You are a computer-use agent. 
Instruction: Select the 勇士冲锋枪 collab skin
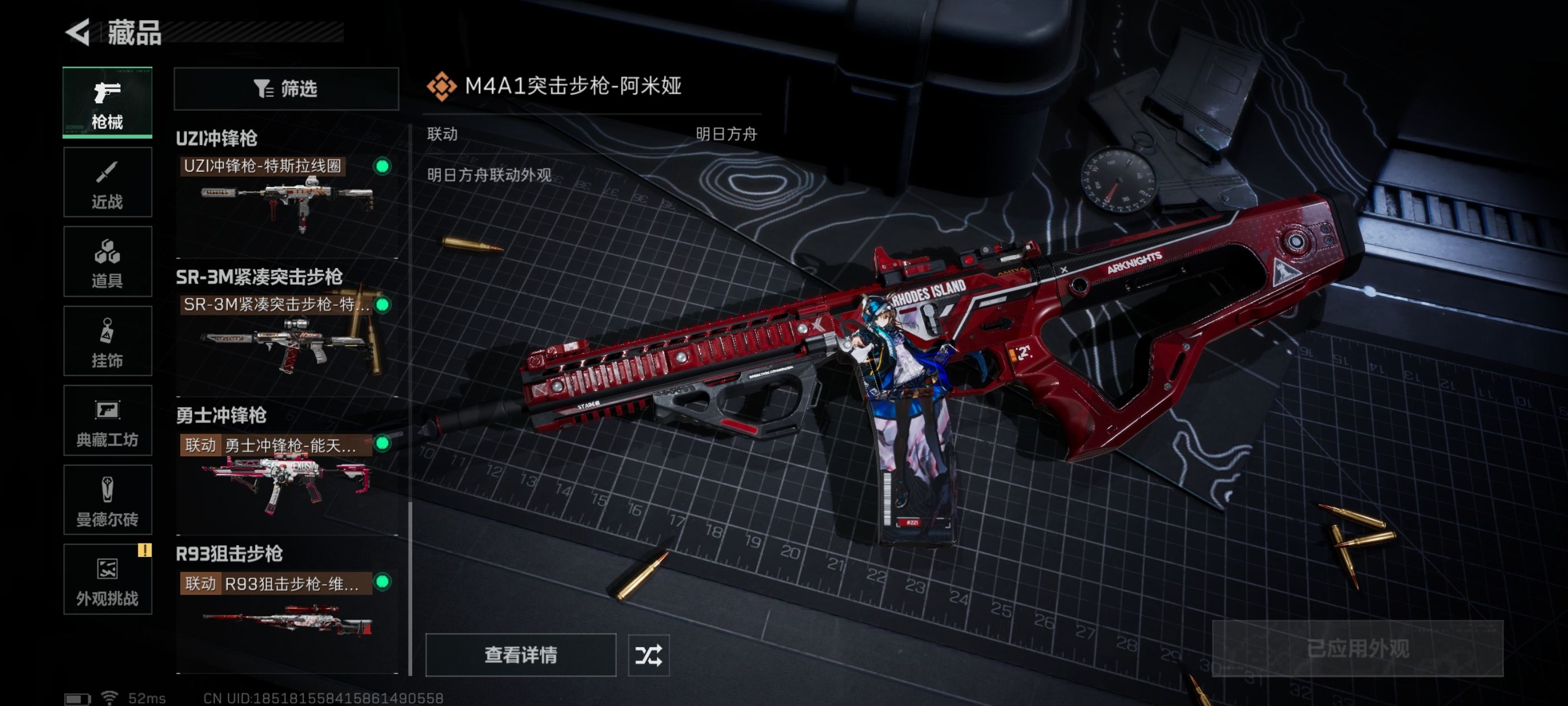(286, 473)
